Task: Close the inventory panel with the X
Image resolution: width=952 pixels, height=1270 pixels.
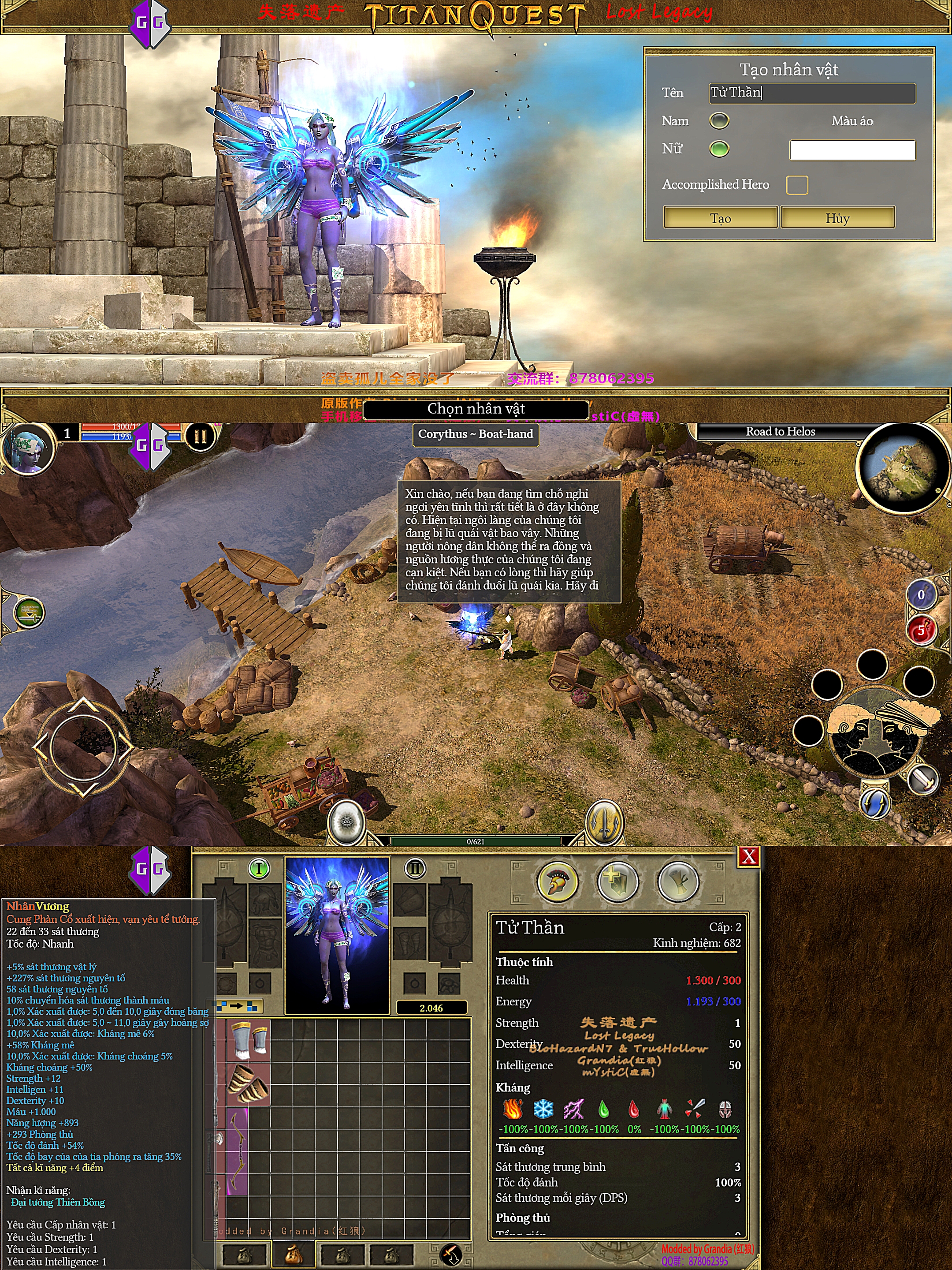Action: point(748,857)
